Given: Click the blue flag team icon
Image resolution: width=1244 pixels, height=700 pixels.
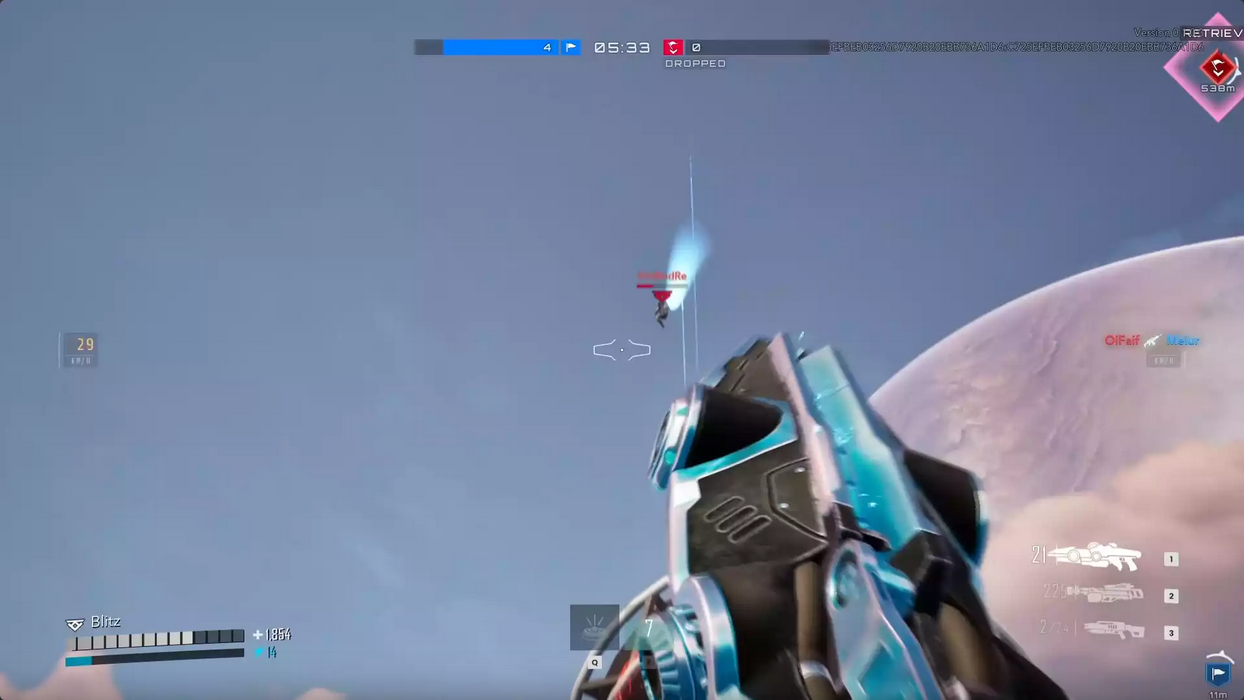Looking at the screenshot, I should (570, 47).
